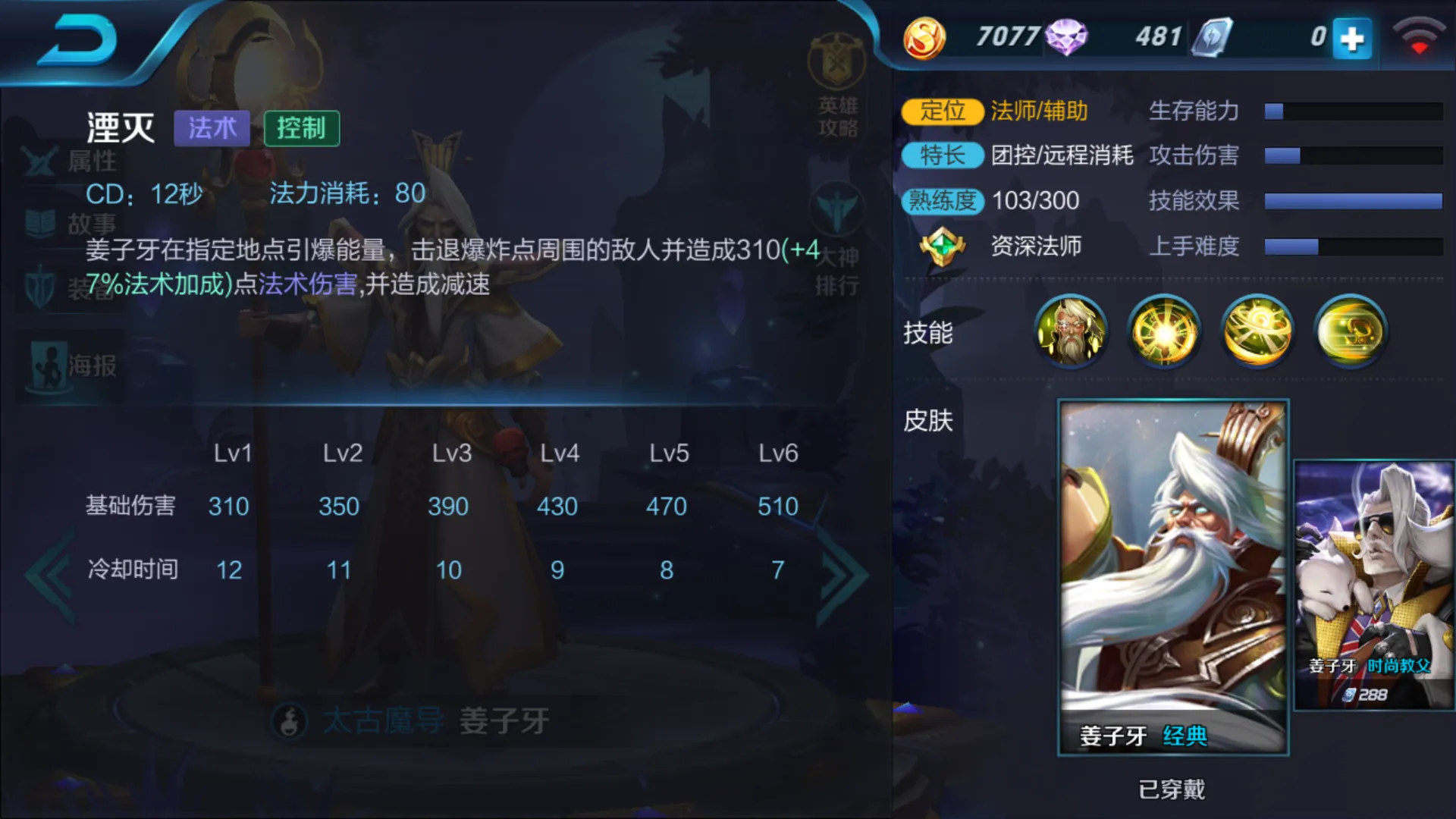Screen dimensions: 1456x819
Task: Click the 点券 voucher currency icon
Action: (x=1213, y=36)
